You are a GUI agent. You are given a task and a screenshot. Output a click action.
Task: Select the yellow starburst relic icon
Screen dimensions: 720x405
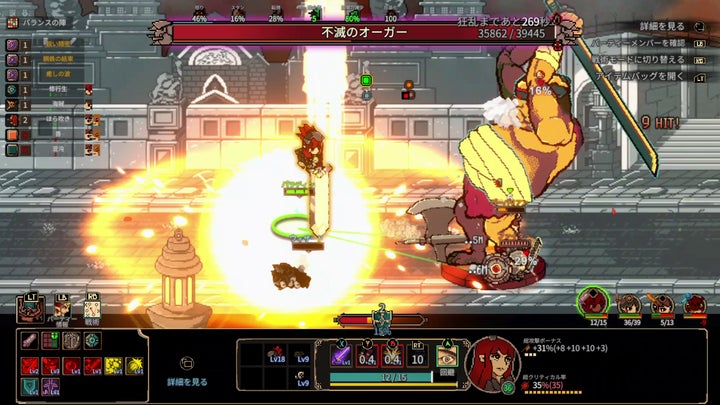click(x=136, y=366)
